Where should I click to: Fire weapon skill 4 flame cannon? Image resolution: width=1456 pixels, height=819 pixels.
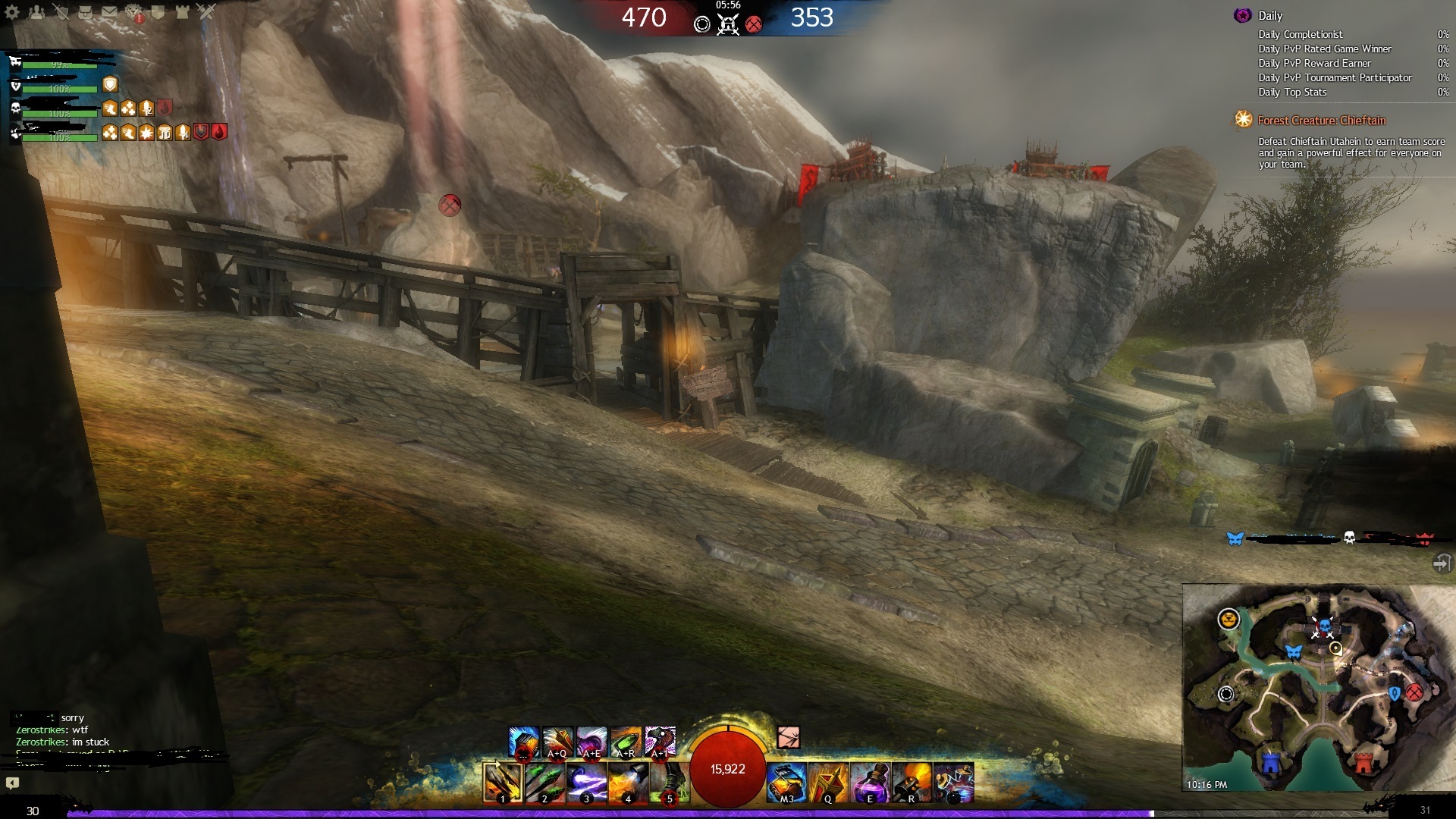coord(628,782)
